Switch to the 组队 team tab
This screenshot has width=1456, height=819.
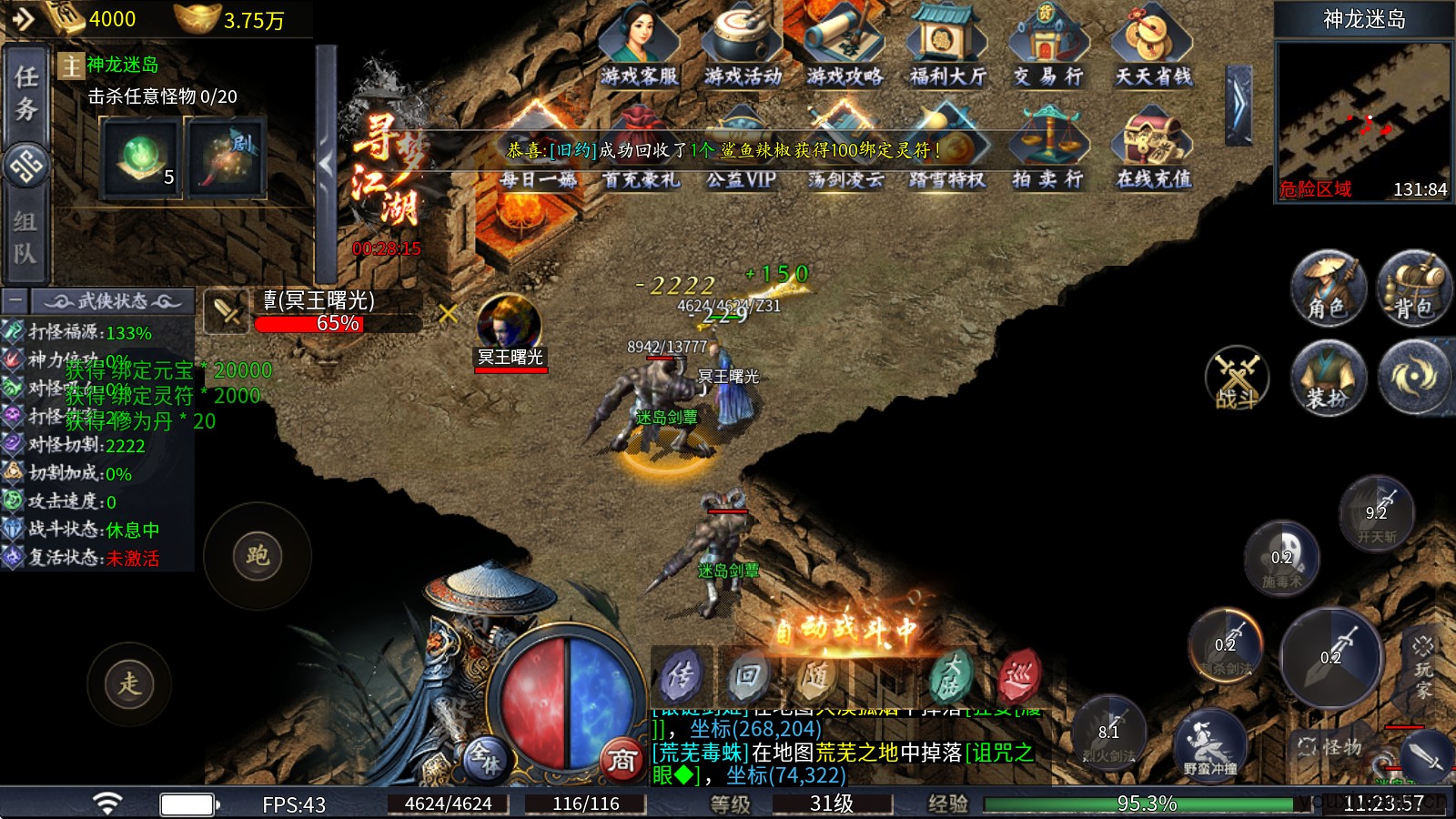point(25,236)
